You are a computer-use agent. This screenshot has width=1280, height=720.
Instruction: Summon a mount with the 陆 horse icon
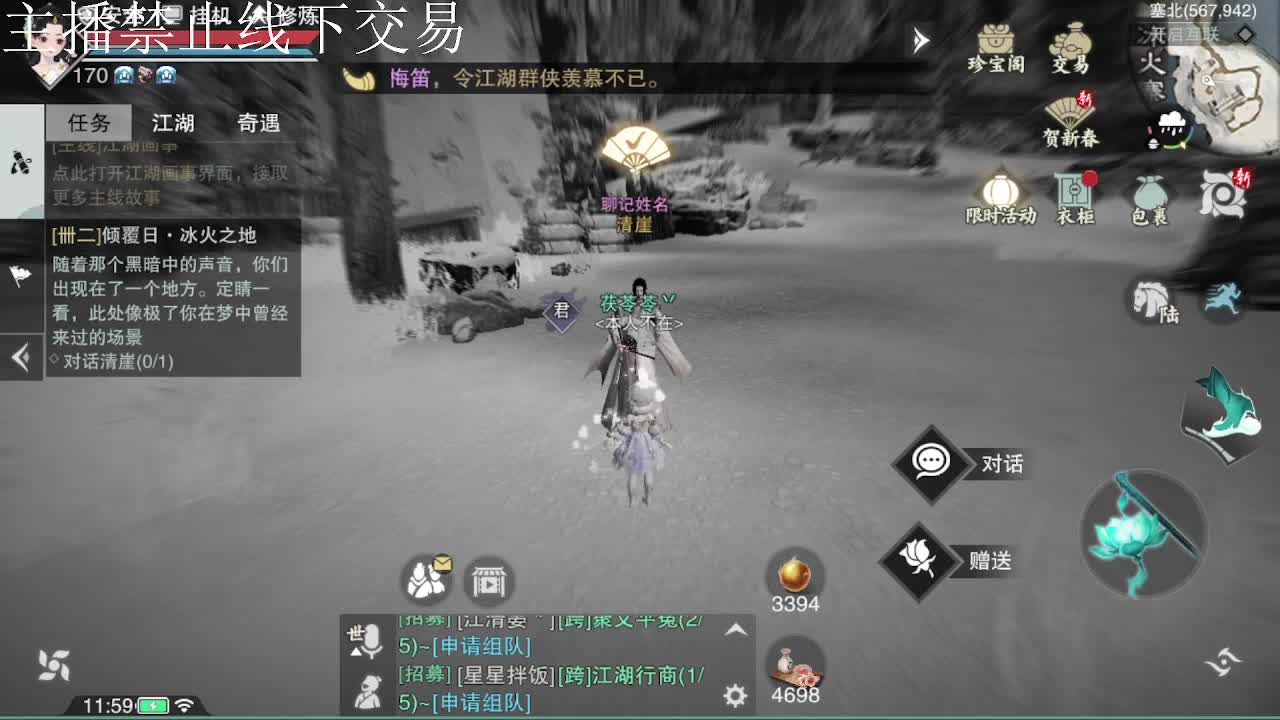(x=1154, y=303)
